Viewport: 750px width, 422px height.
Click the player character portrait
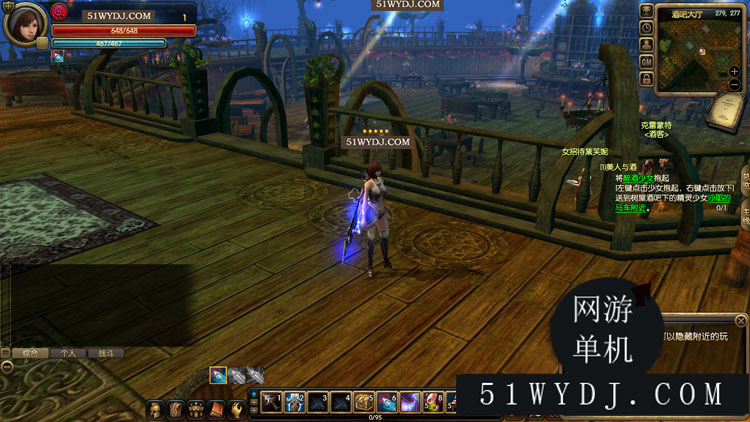(24, 24)
